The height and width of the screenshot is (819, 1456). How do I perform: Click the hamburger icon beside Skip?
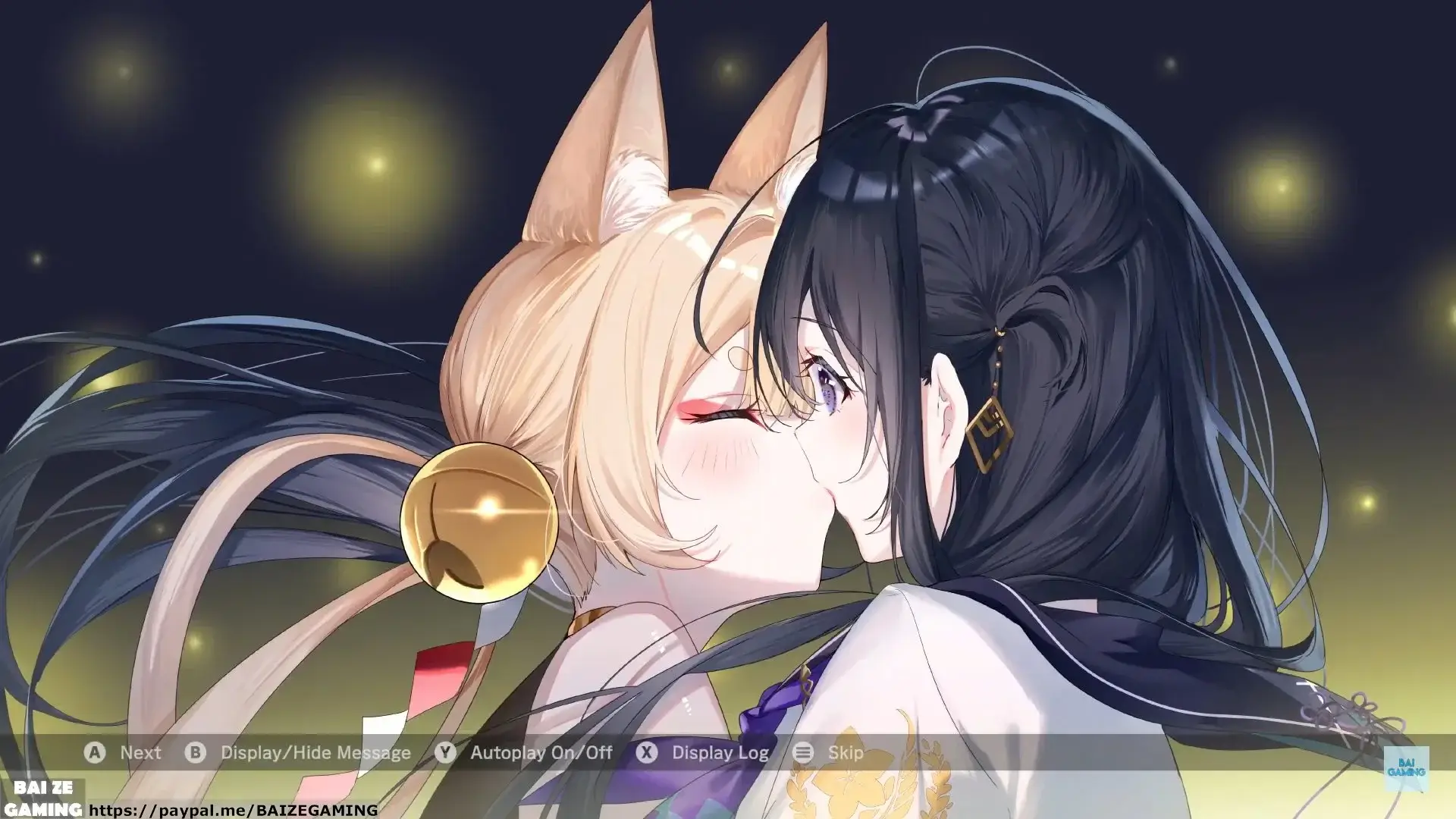point(802,753)
